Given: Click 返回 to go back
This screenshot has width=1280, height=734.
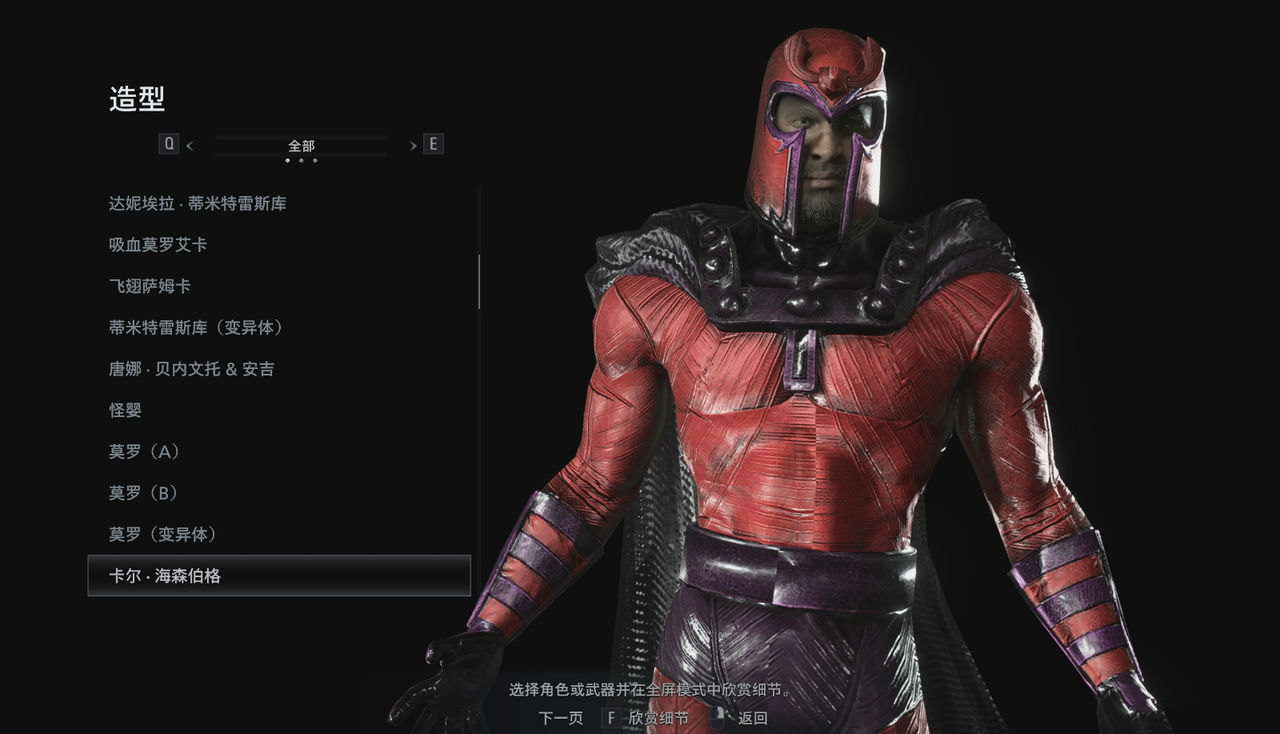Looking at the screenshot, I should [x=752, y=717].
